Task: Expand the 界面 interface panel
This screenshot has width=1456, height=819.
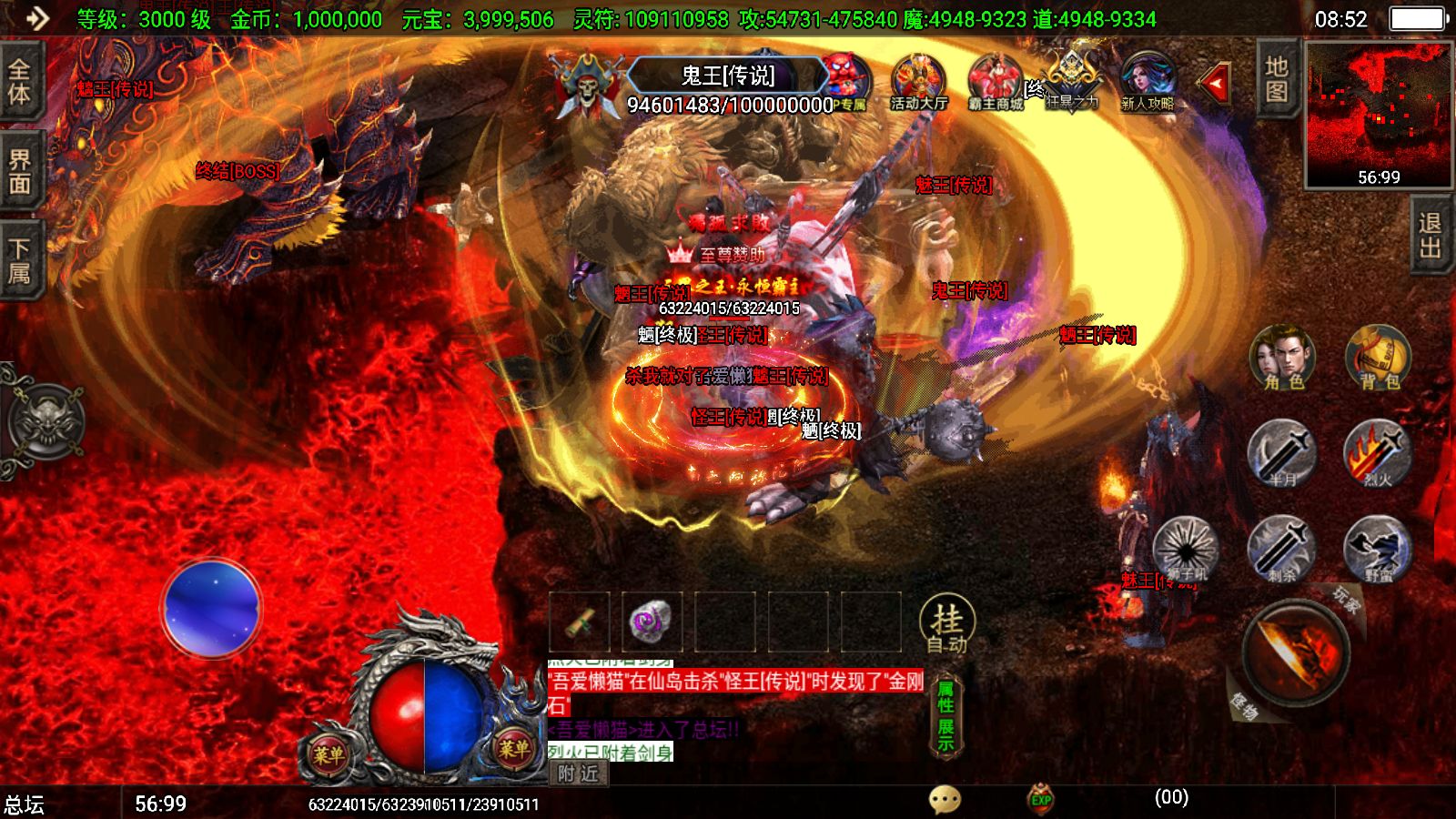Action: (x=21, y=168)
